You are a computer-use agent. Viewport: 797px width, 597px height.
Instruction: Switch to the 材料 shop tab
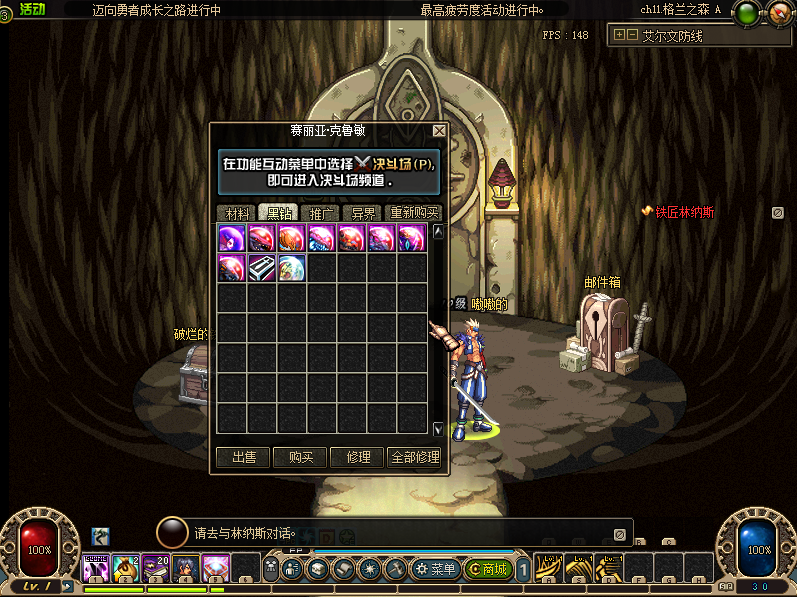click(x=237, y=213)
